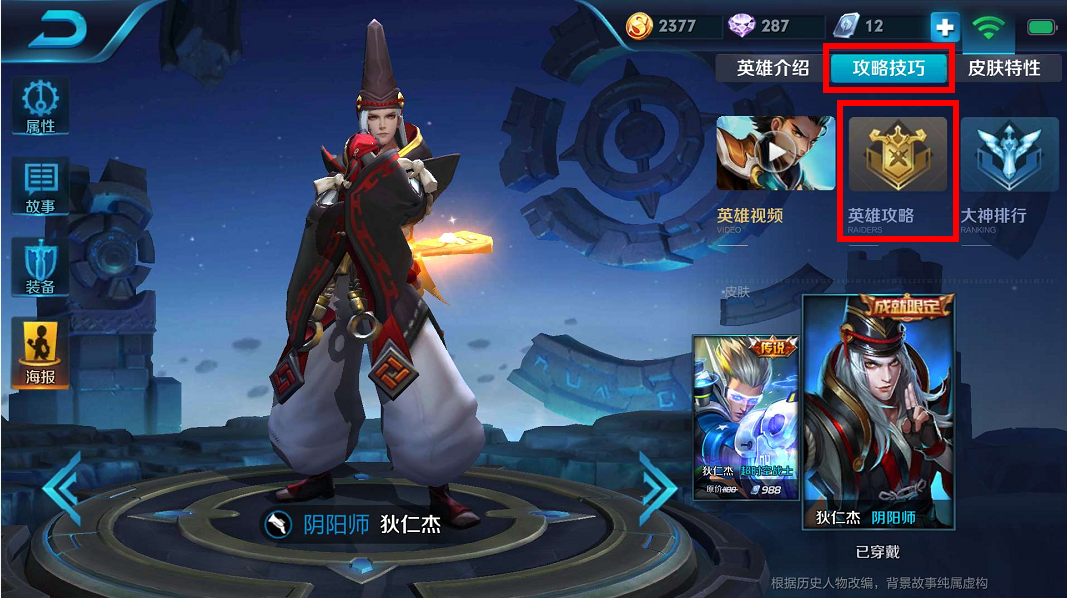The image size is (1067, 598).
Task: Open the 属性 attributes panel
Action: tap(40, 107)
